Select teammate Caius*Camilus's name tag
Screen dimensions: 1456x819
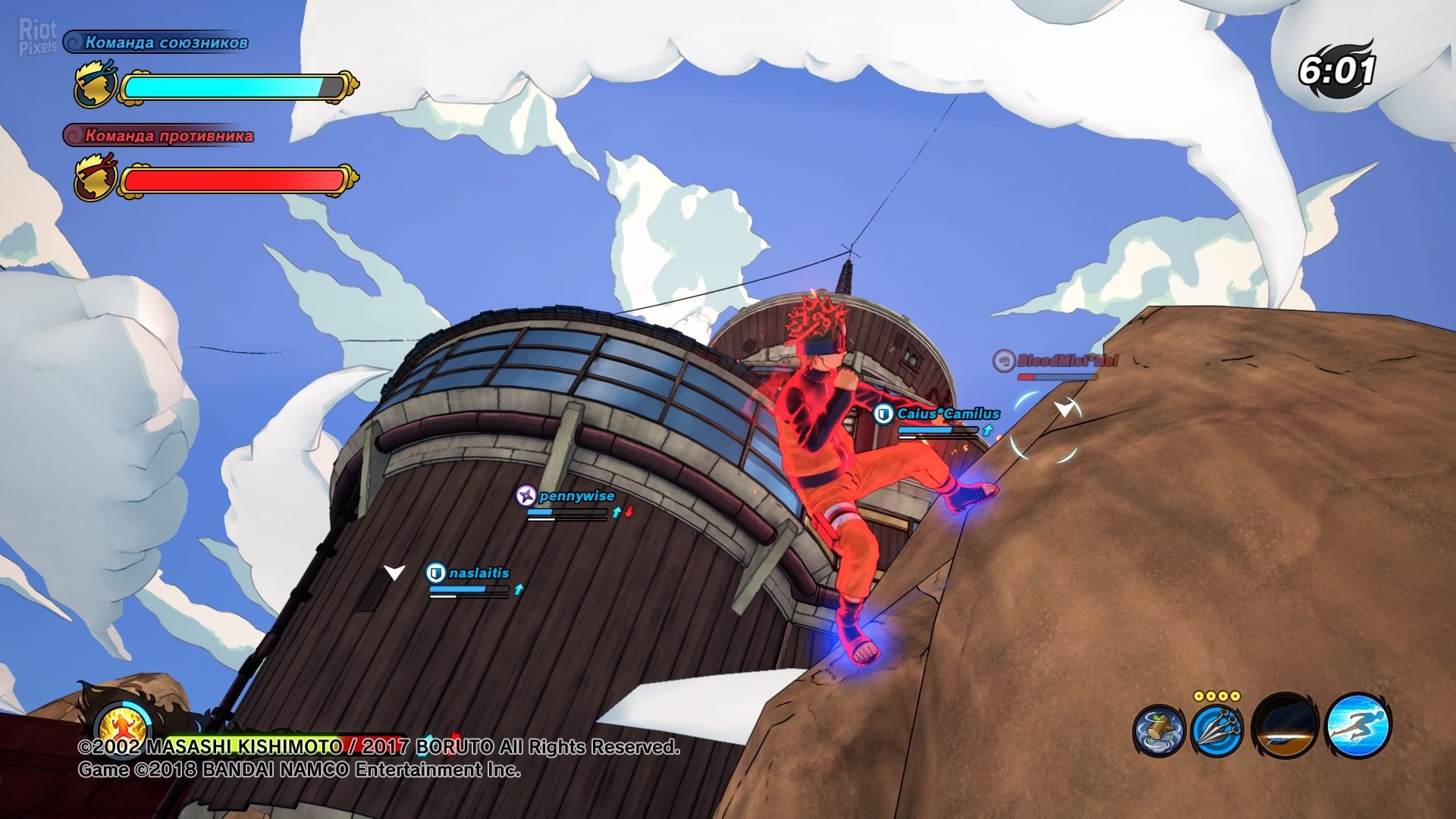click(x=947, y=413)
